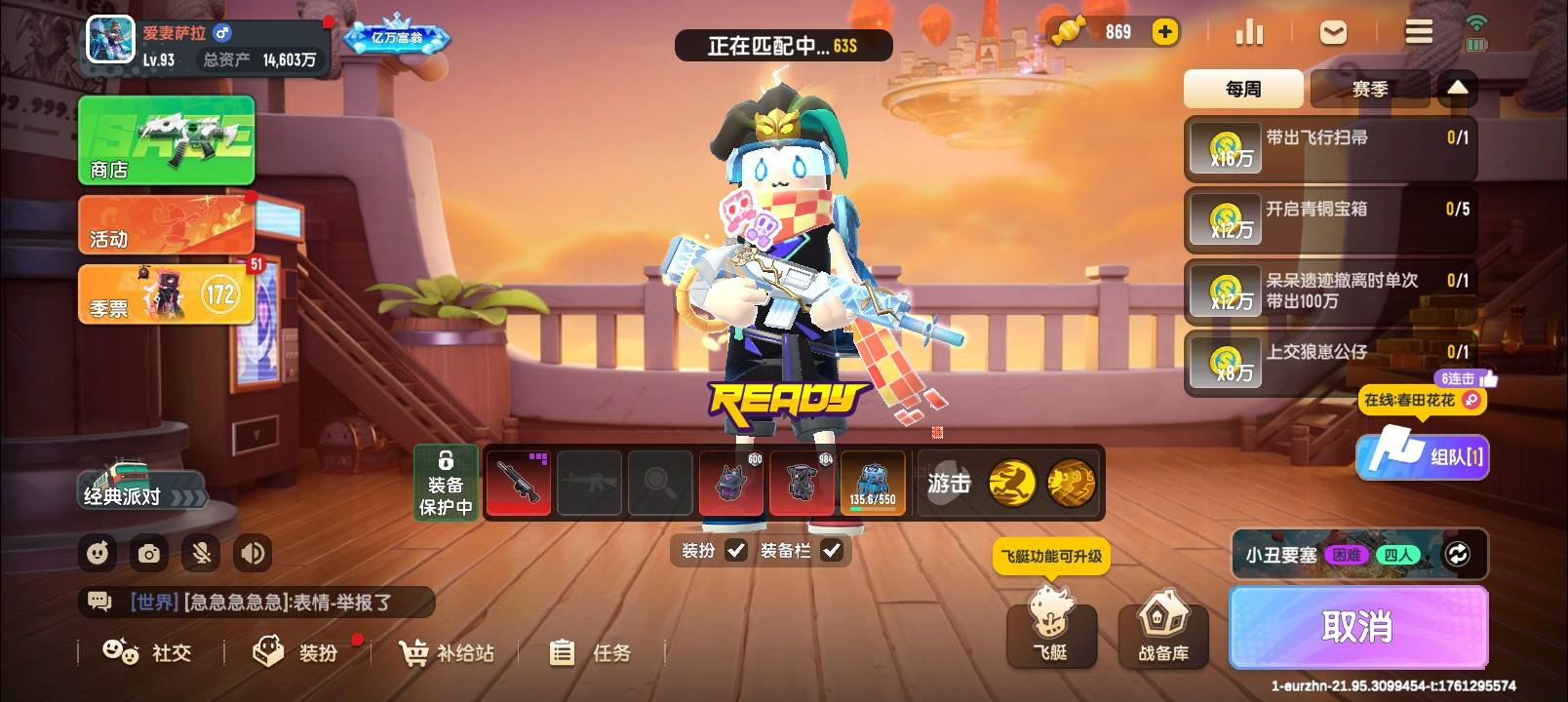Open the 飞艇 airship feature
The image size is (1568, 702).
tap(1050, 634)
